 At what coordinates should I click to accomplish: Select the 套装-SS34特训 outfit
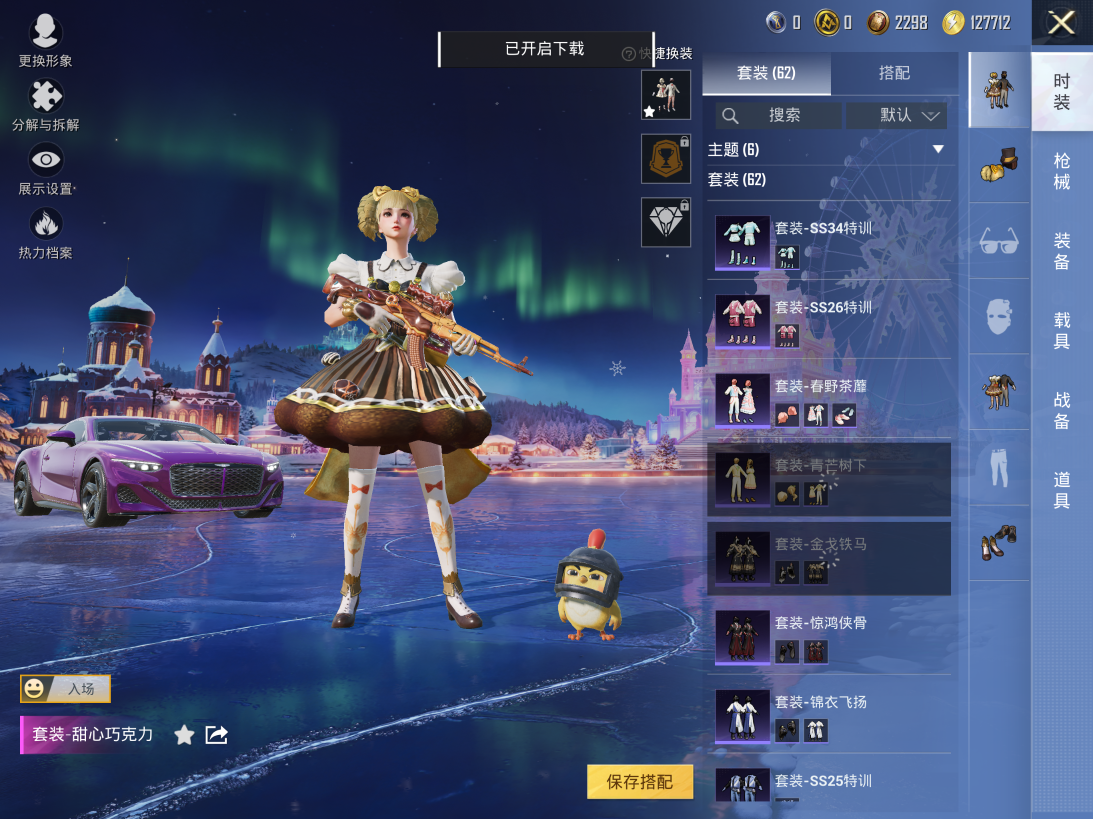(x=828, y=243)
